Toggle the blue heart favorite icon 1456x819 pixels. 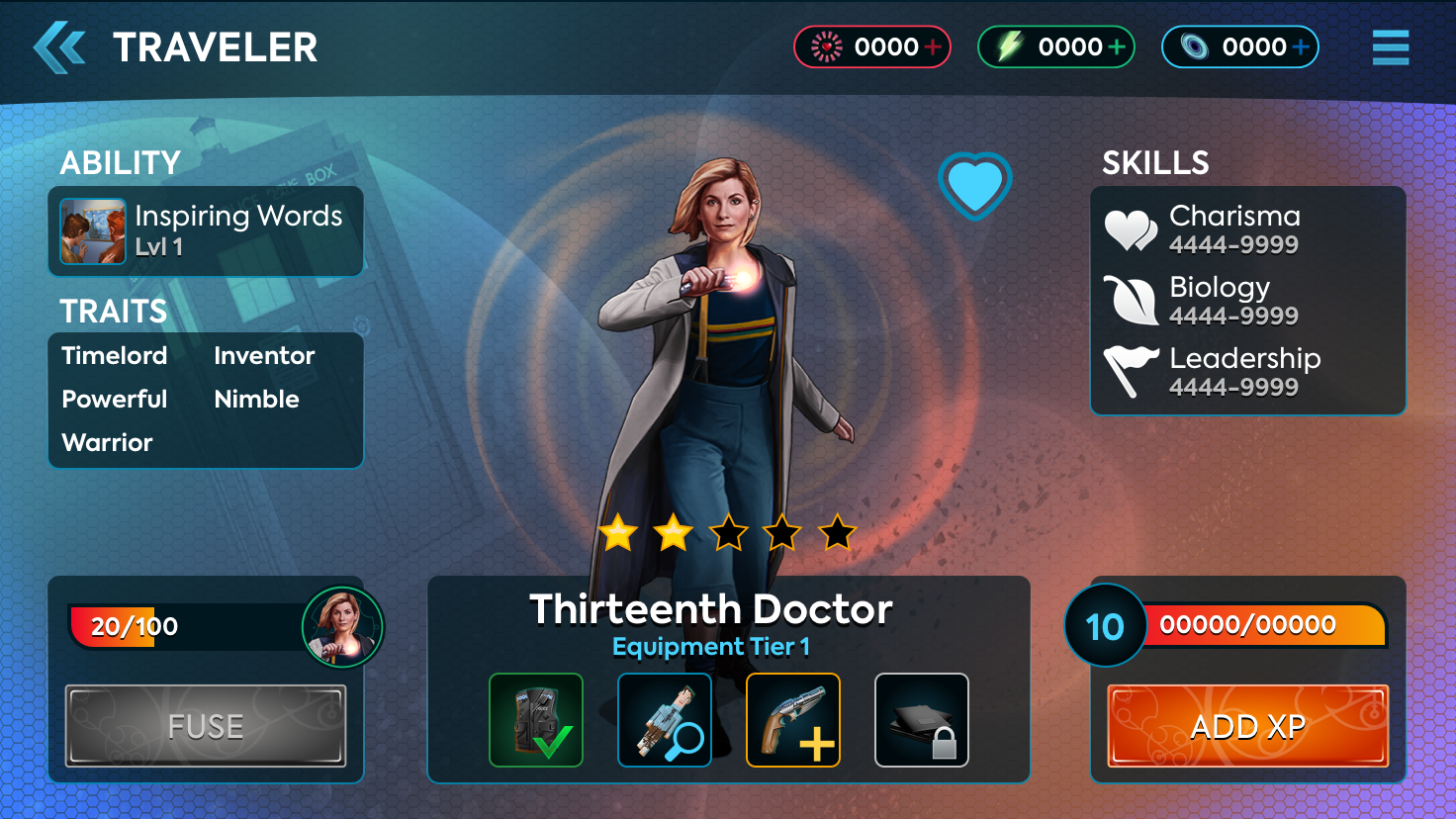tap(974, 185)
